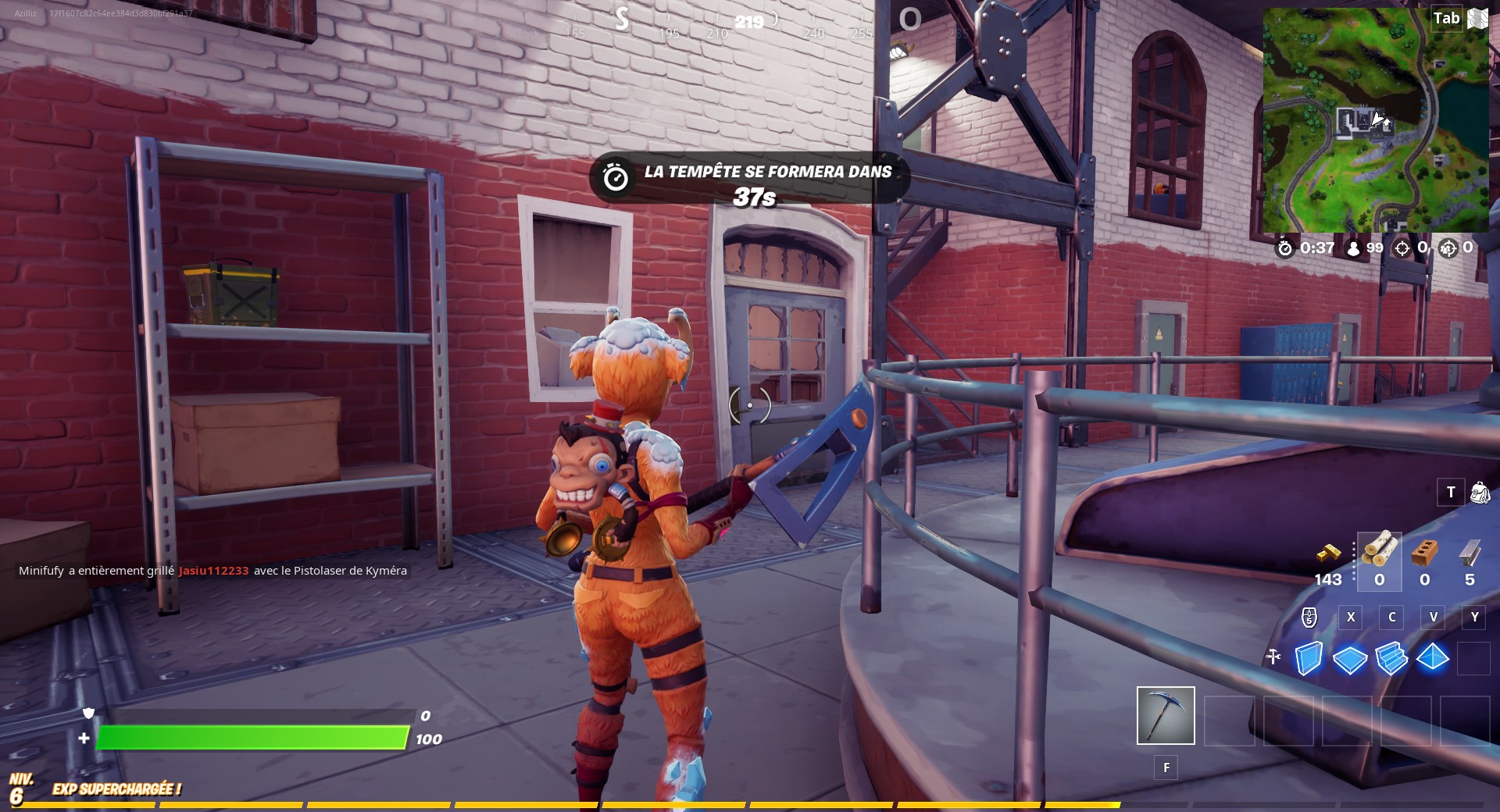Click the players remaining icon
The width and height of the screenshot is (1500, 812).
[1352, 248]
